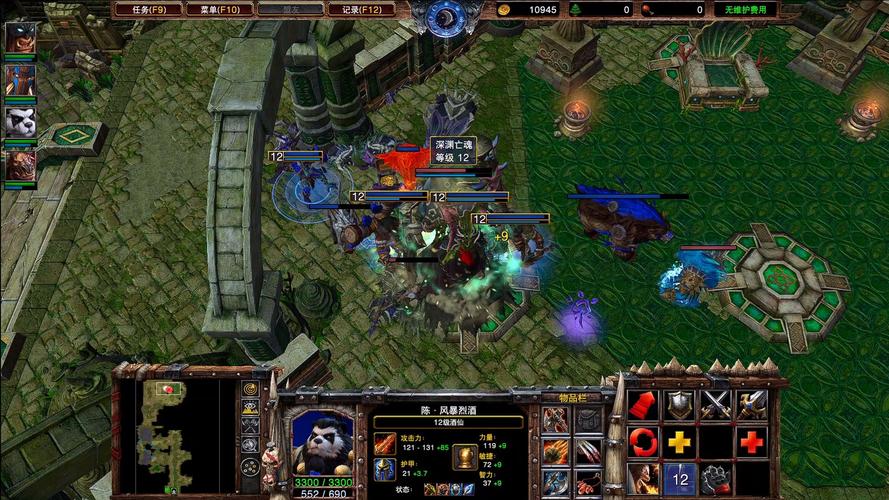Image resolution: width=889 pixels, height=500 pixels.
Task: Select the dark armor item in the inventory
Action: (588, 419)
